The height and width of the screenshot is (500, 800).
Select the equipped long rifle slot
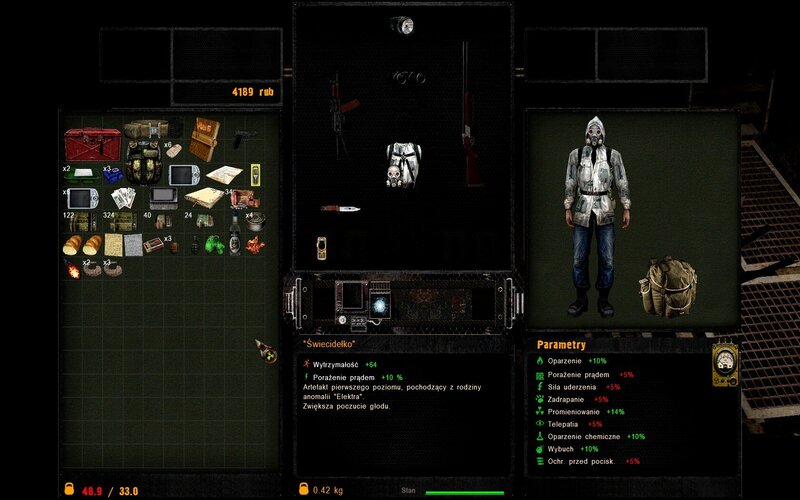pyautogui.click(x=466, y=115)
